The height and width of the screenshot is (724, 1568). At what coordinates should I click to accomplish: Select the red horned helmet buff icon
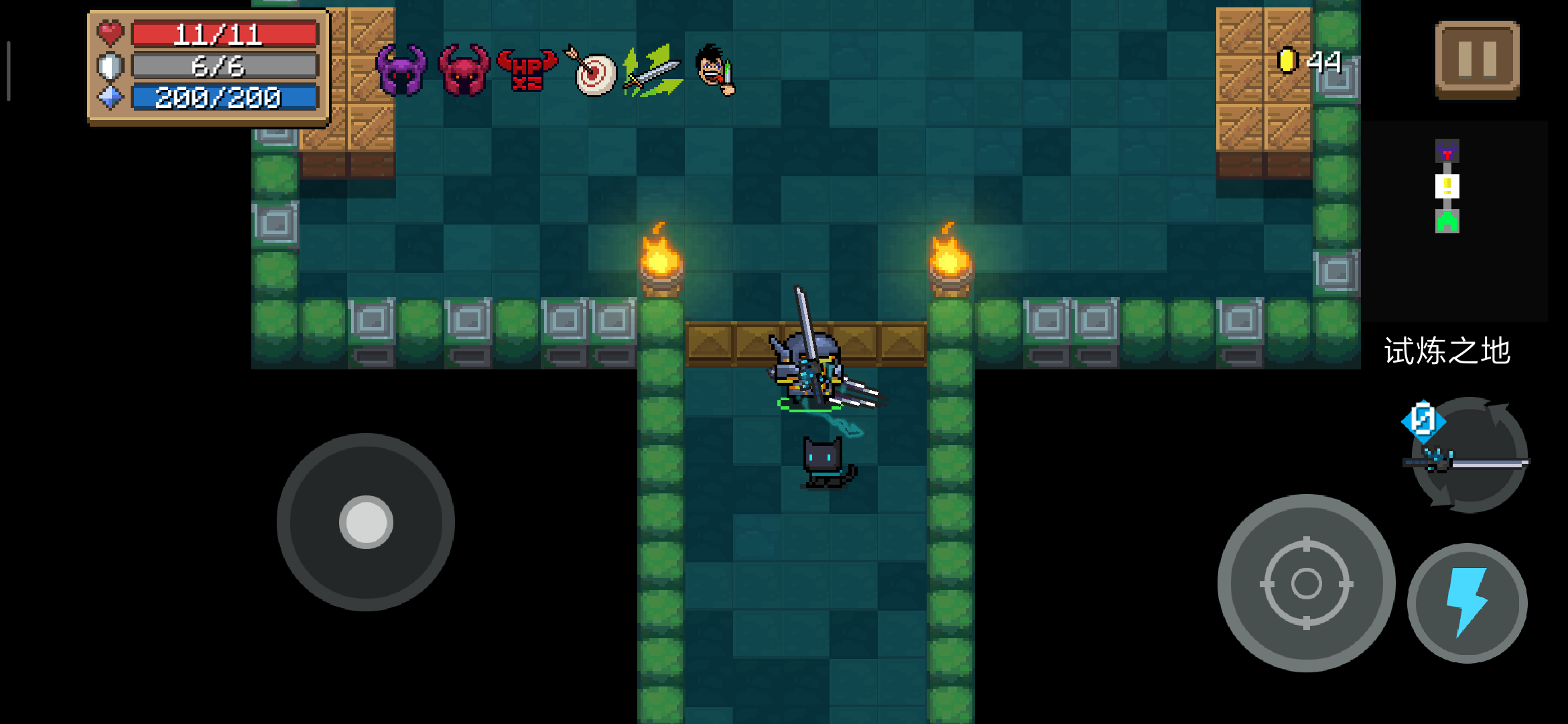tap(464, 70)
